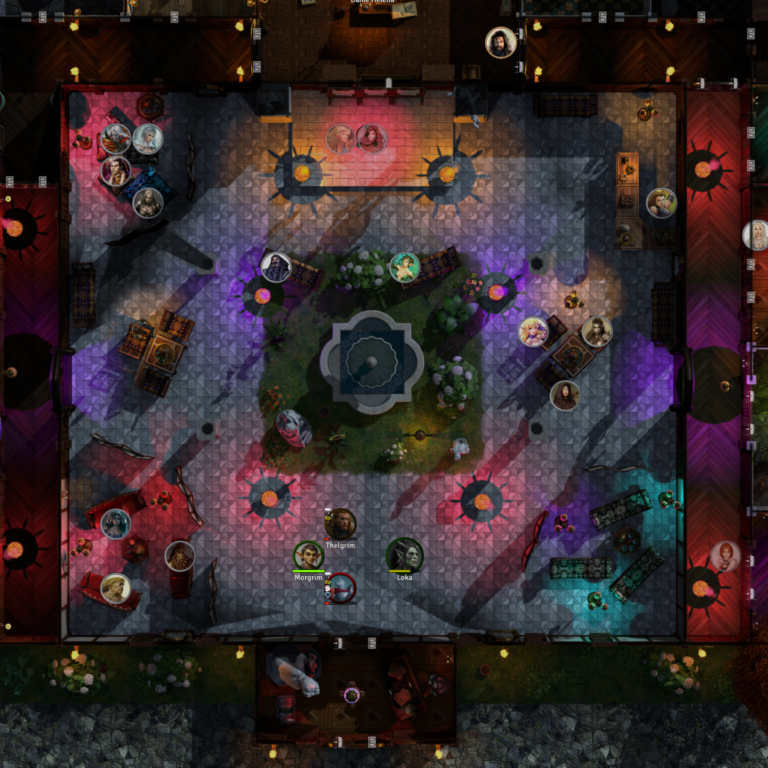Select the Loka character token

[404, 555]
